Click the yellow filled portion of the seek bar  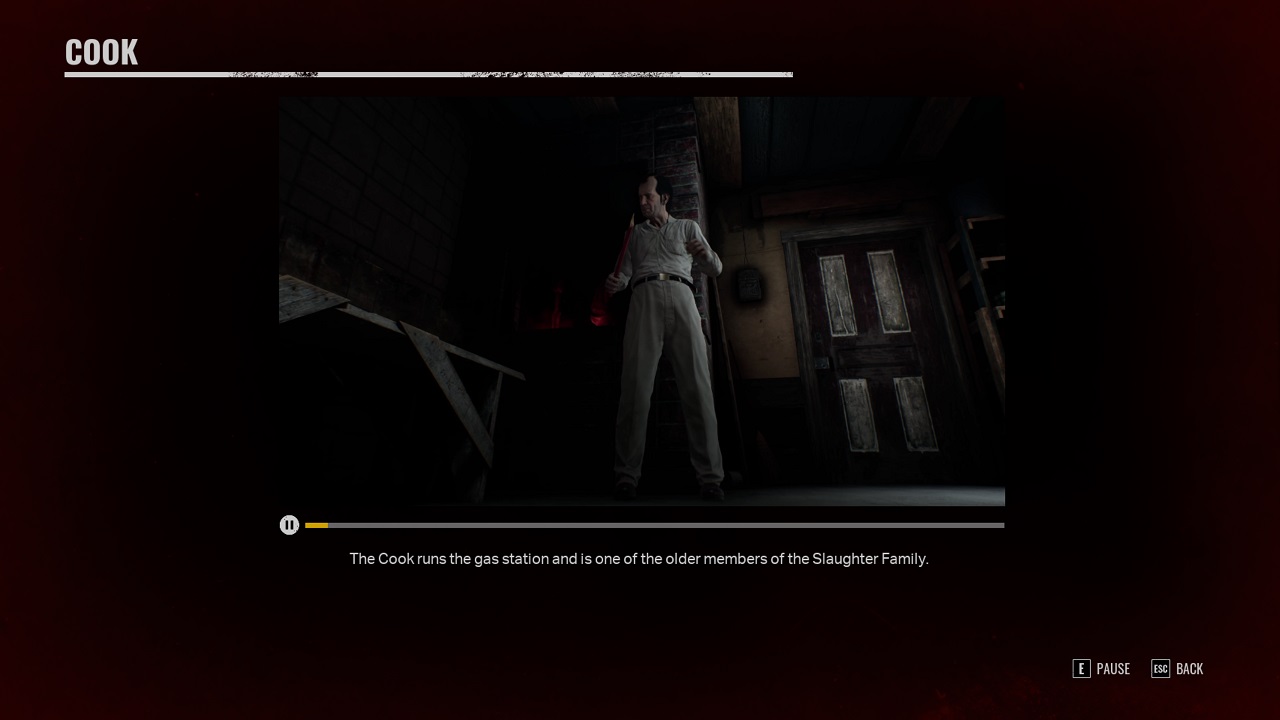pyautogui.click(x=316, y=525)
